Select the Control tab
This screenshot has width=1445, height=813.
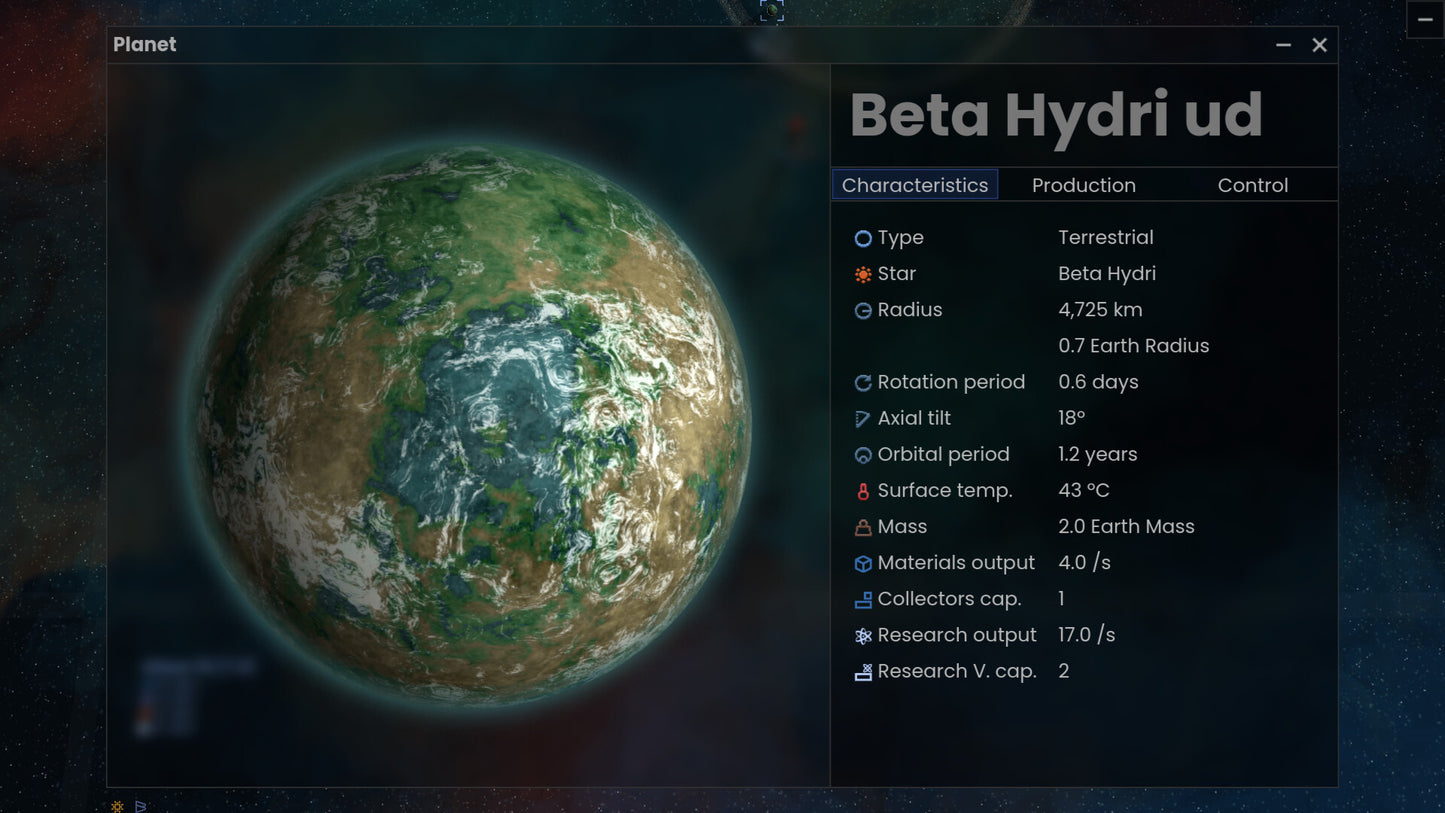click(x=1252, y=185)
